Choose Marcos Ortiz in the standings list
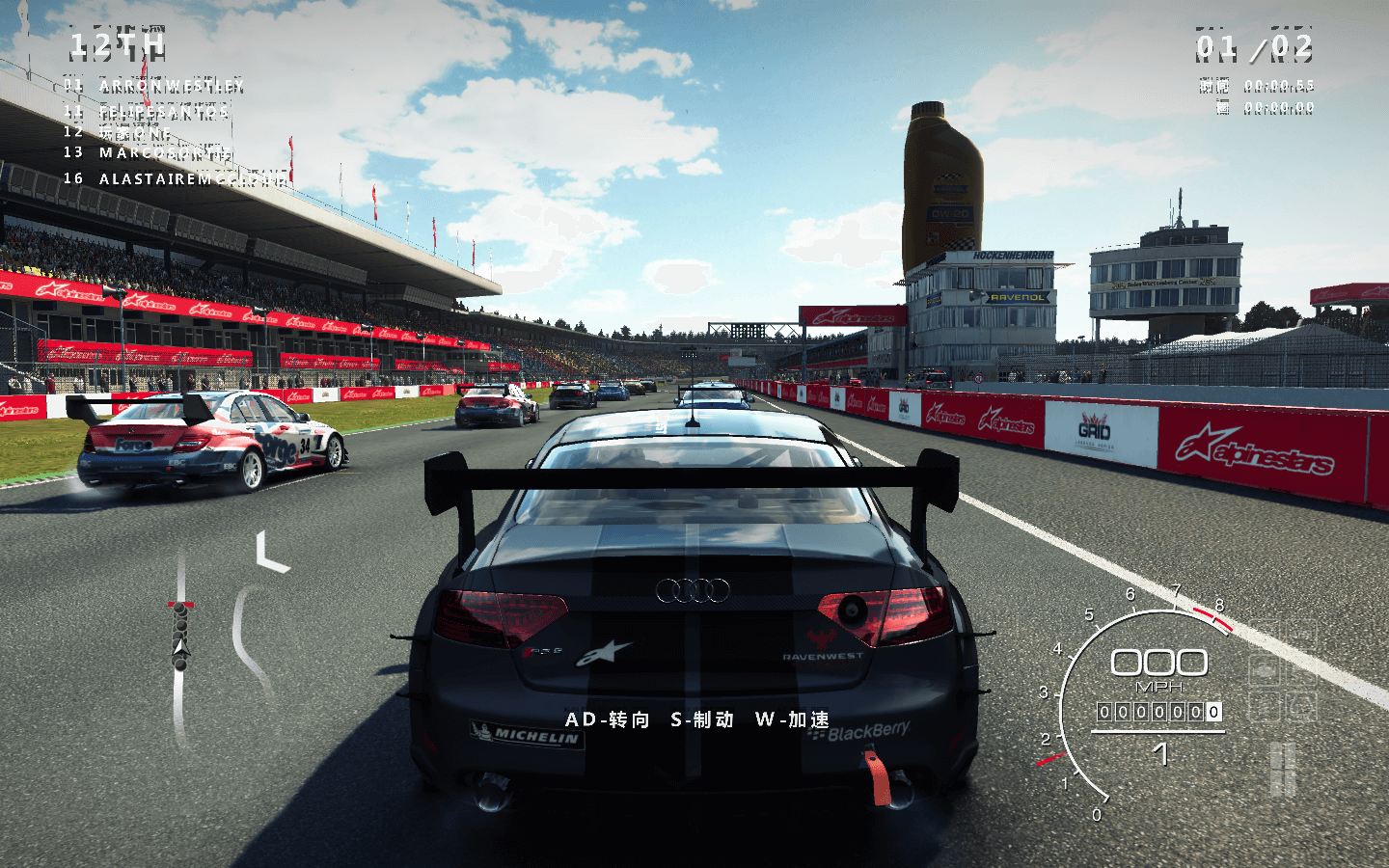1389x868 pixels. coord(164,152)
